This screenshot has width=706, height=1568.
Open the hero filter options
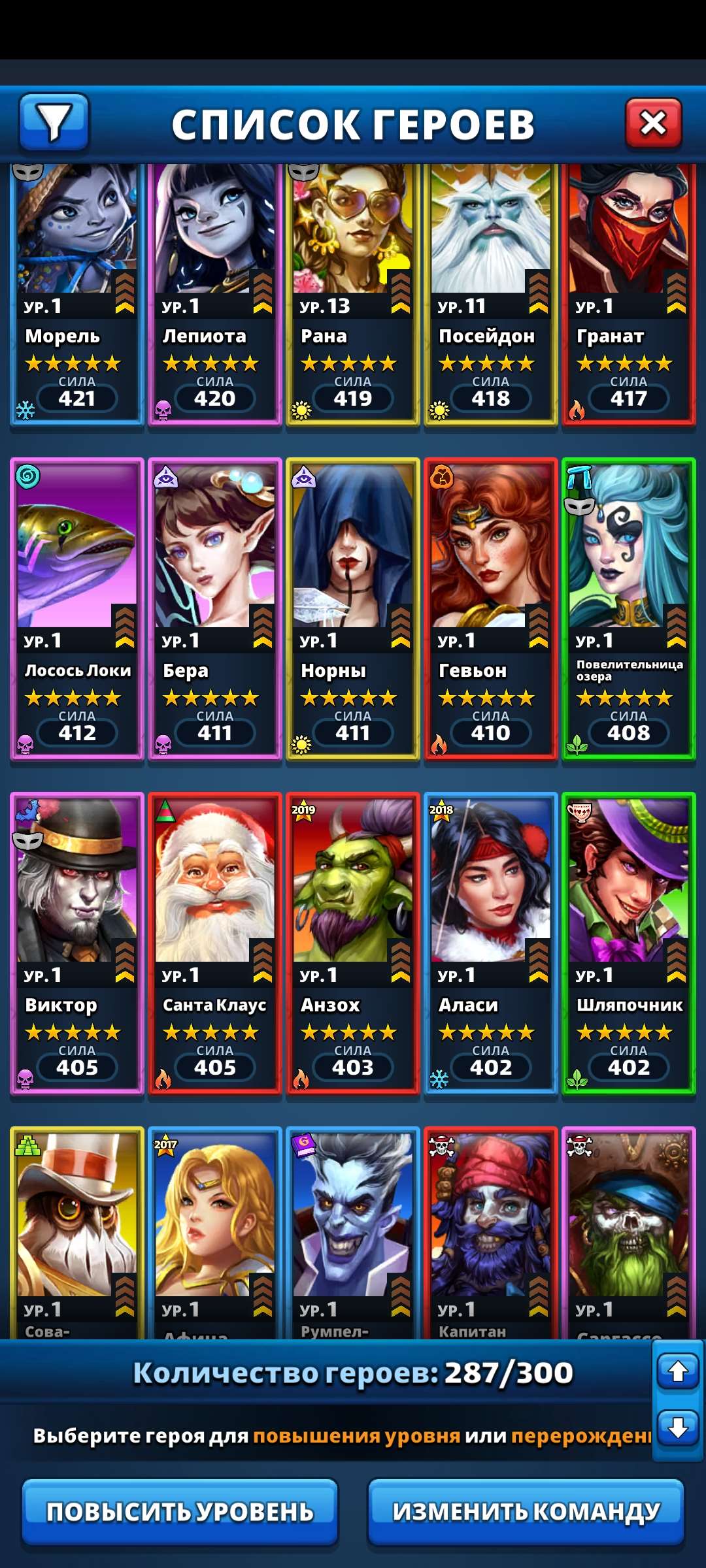click(54, 122)
